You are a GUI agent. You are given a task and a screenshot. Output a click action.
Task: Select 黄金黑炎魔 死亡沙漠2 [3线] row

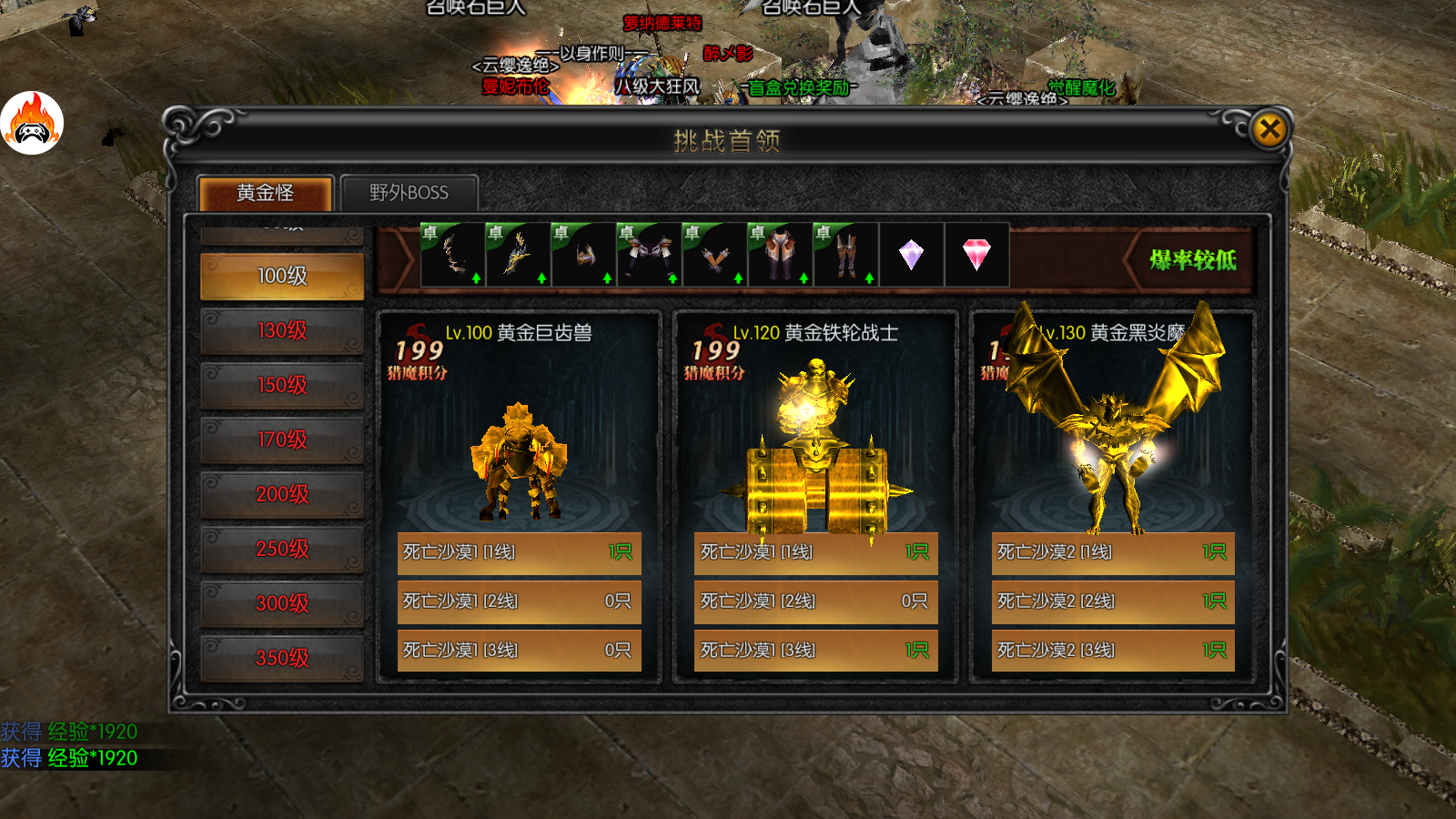click(1113, 651)
